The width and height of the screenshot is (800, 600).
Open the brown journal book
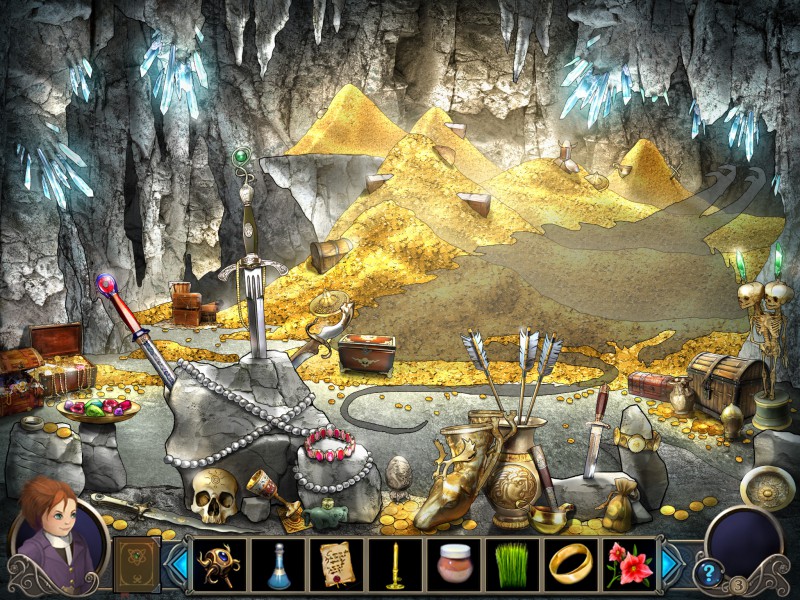tap(136, 563)
